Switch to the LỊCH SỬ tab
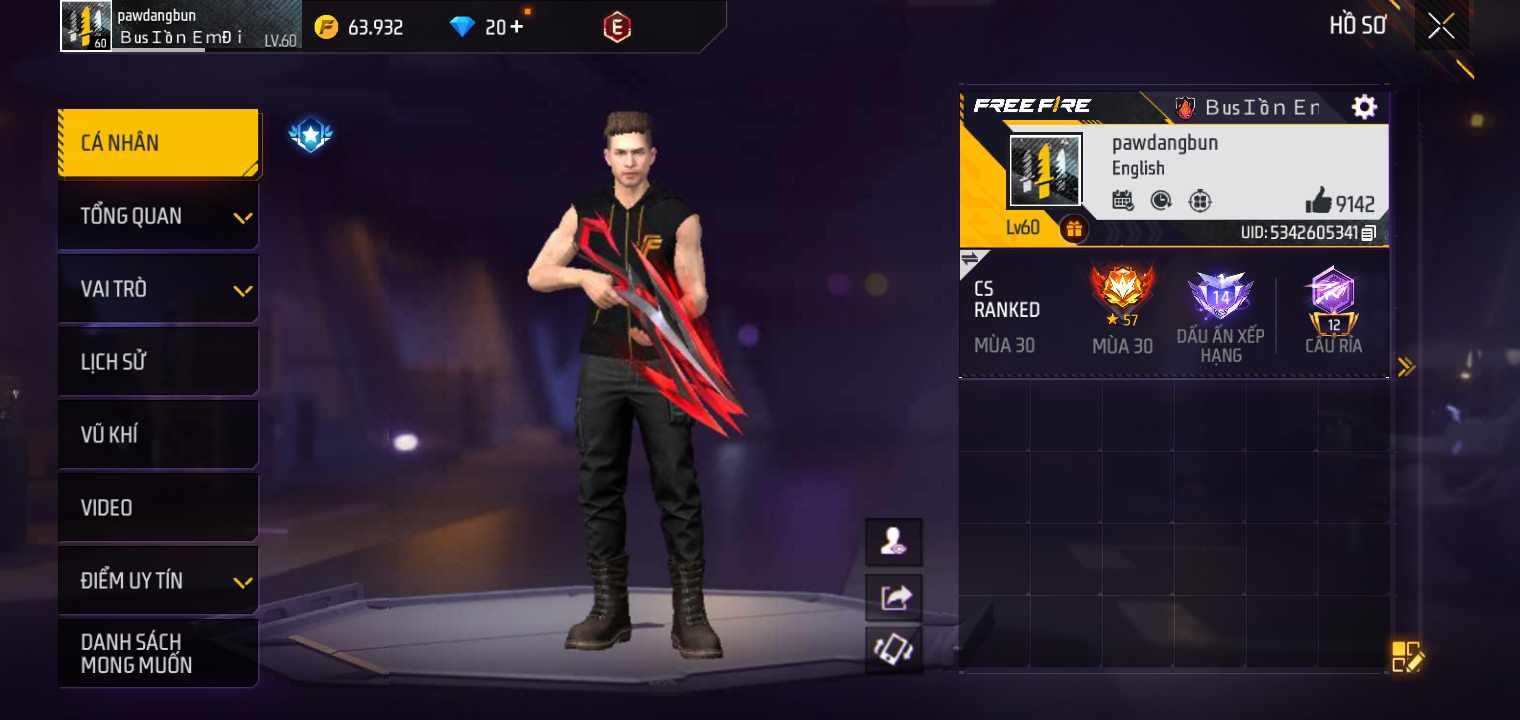 click(158, 362)
